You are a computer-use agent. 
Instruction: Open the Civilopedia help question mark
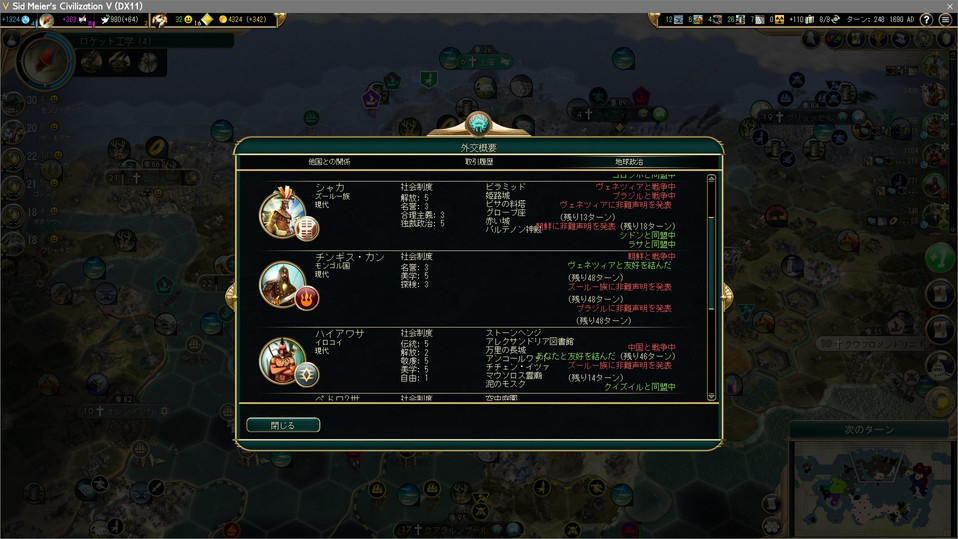(925, 19)
